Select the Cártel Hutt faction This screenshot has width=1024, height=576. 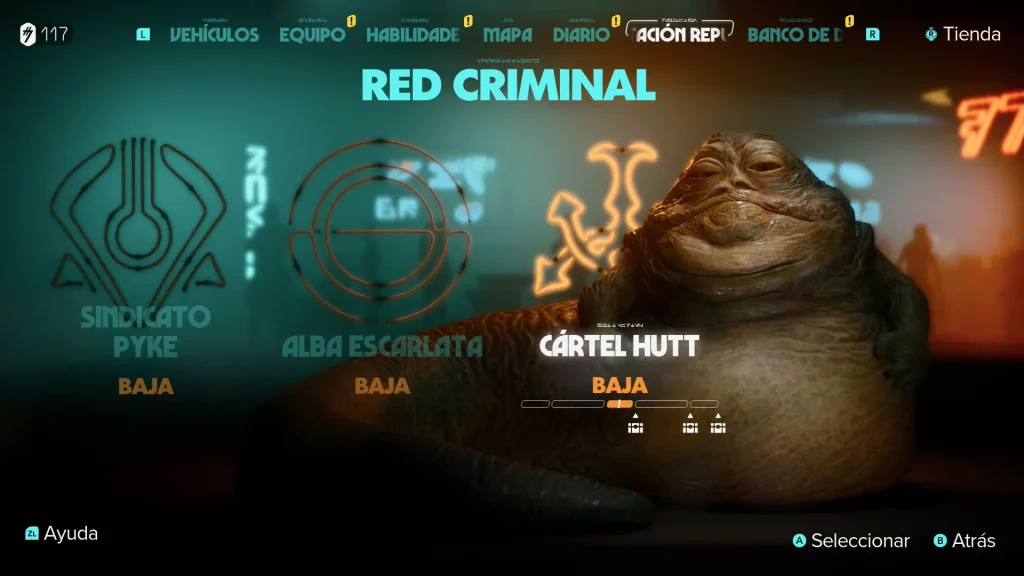point(619,345)
